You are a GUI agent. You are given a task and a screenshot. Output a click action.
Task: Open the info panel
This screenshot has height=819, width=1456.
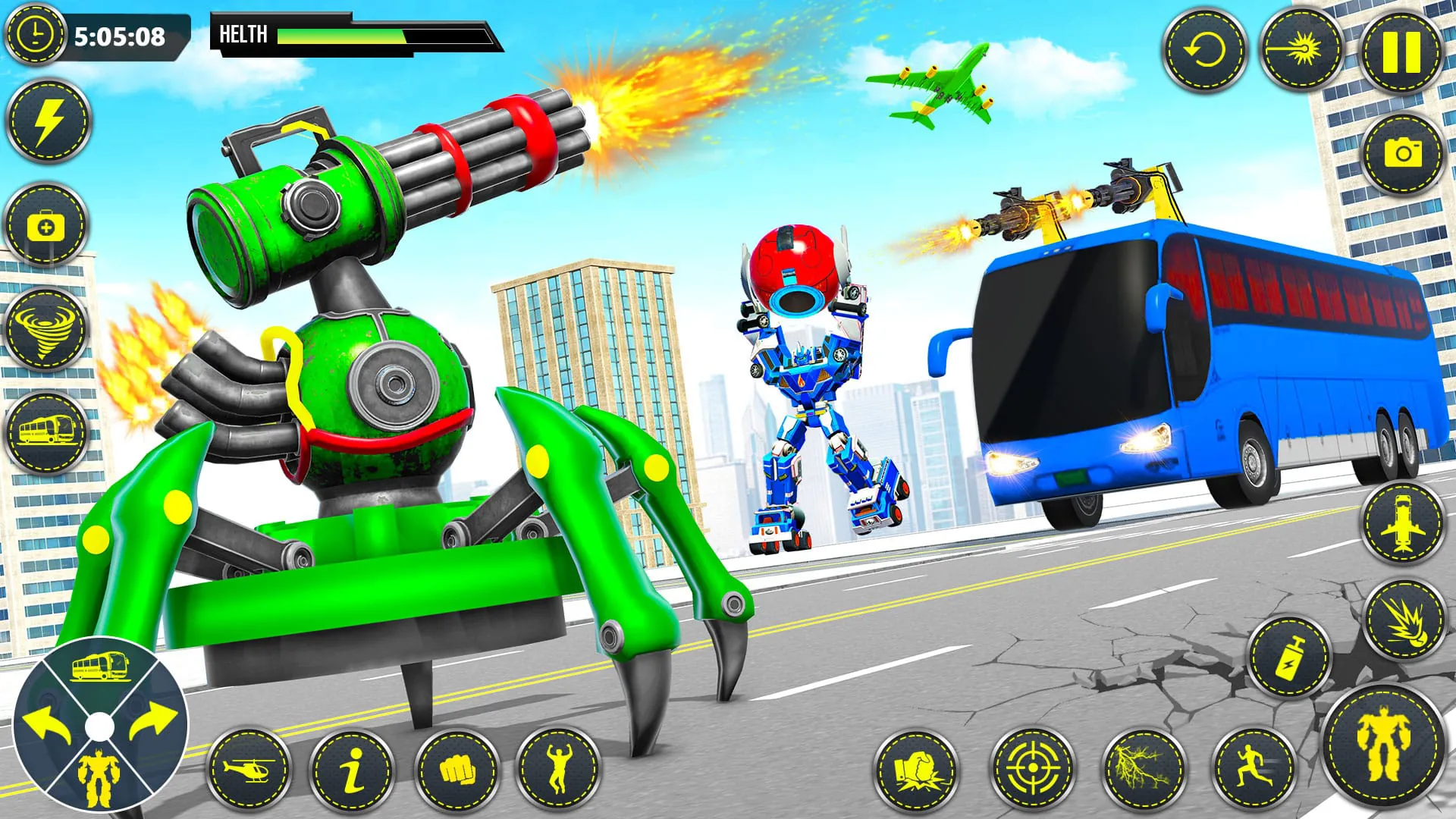click(351, 770)
